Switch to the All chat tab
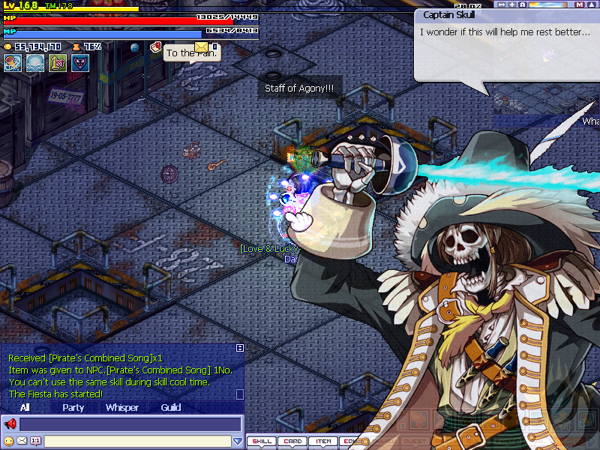 (x=24, y=407)
